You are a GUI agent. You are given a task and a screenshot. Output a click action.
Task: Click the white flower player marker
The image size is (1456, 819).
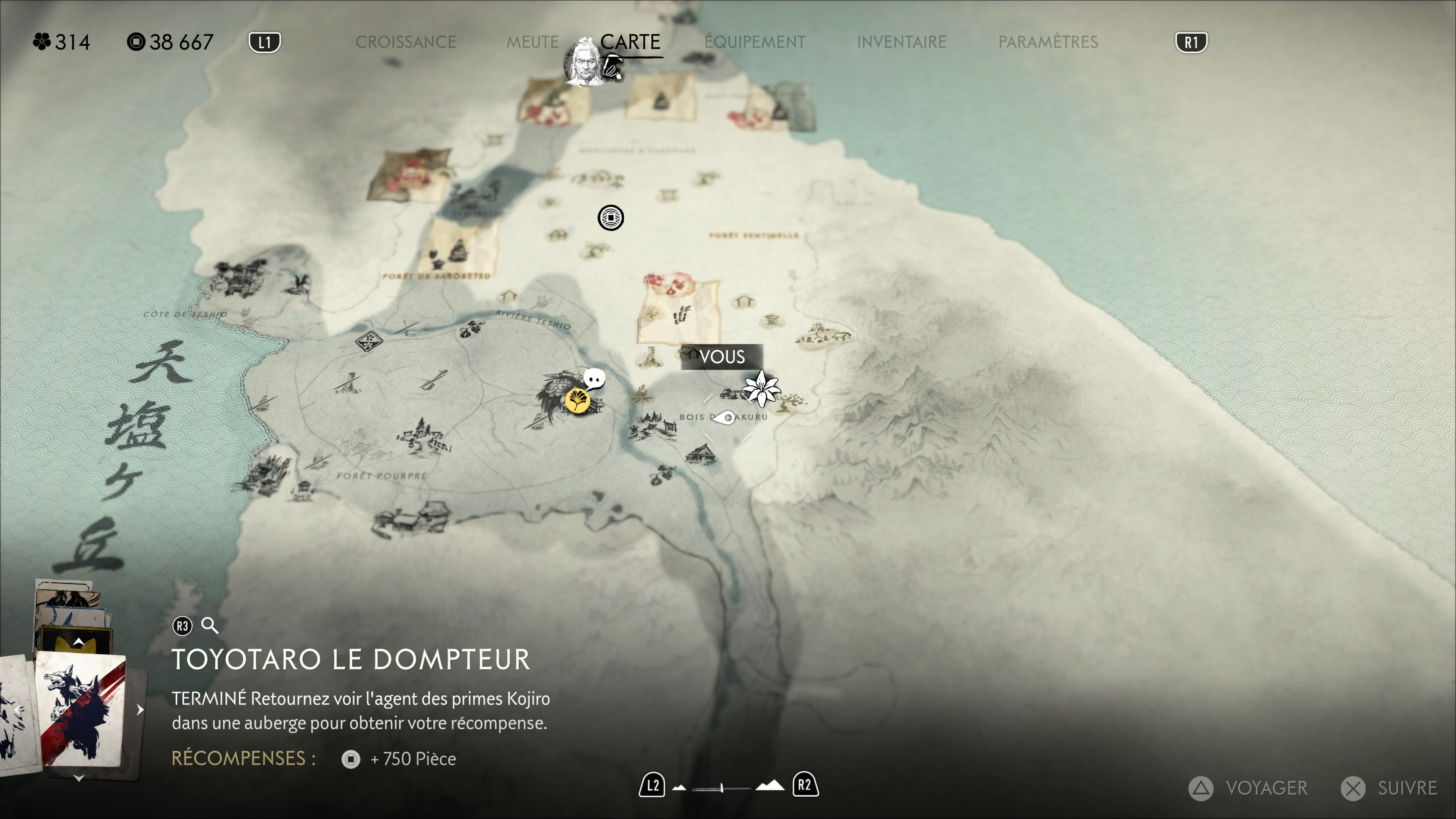point(761,388)
